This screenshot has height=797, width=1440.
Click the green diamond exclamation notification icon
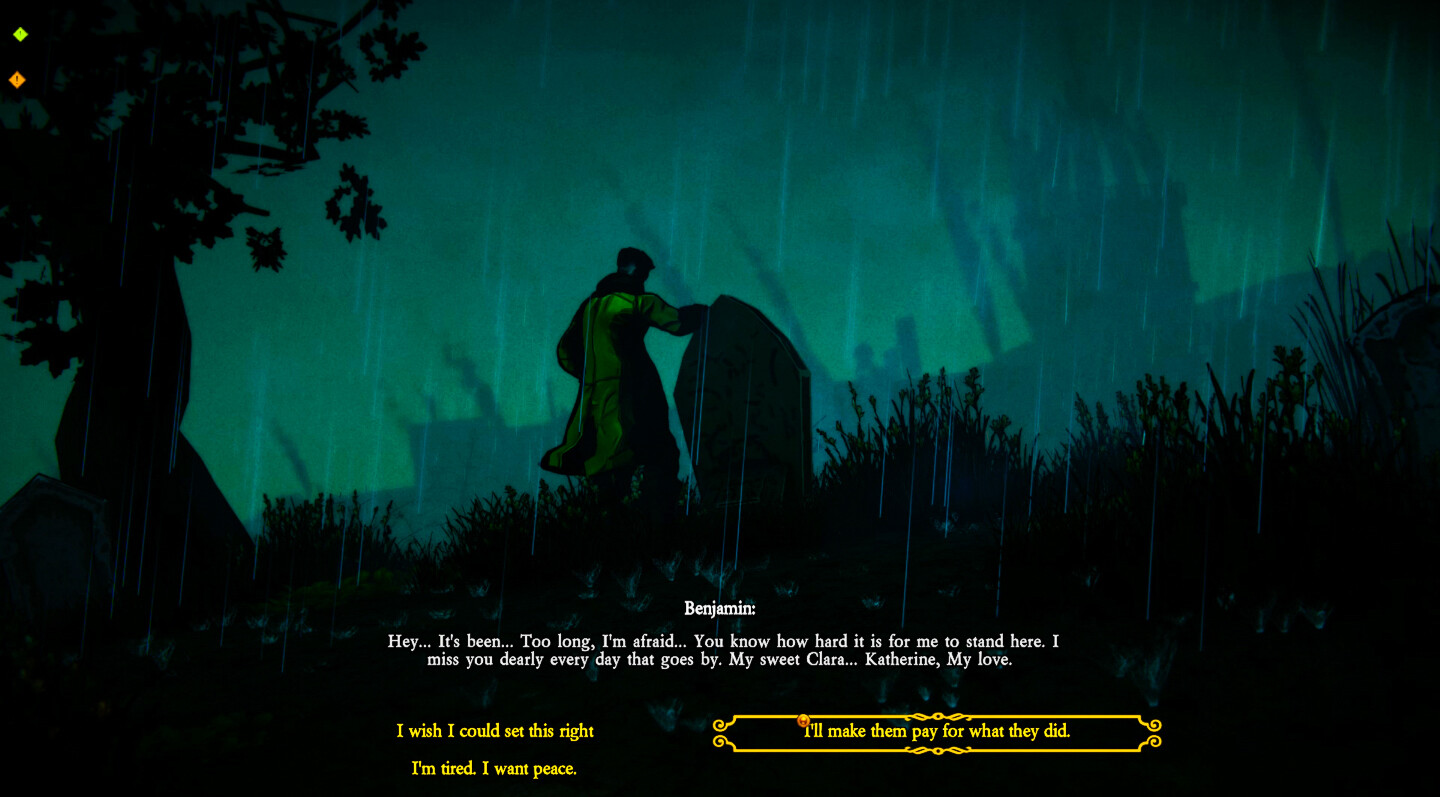tap(18, 33)
